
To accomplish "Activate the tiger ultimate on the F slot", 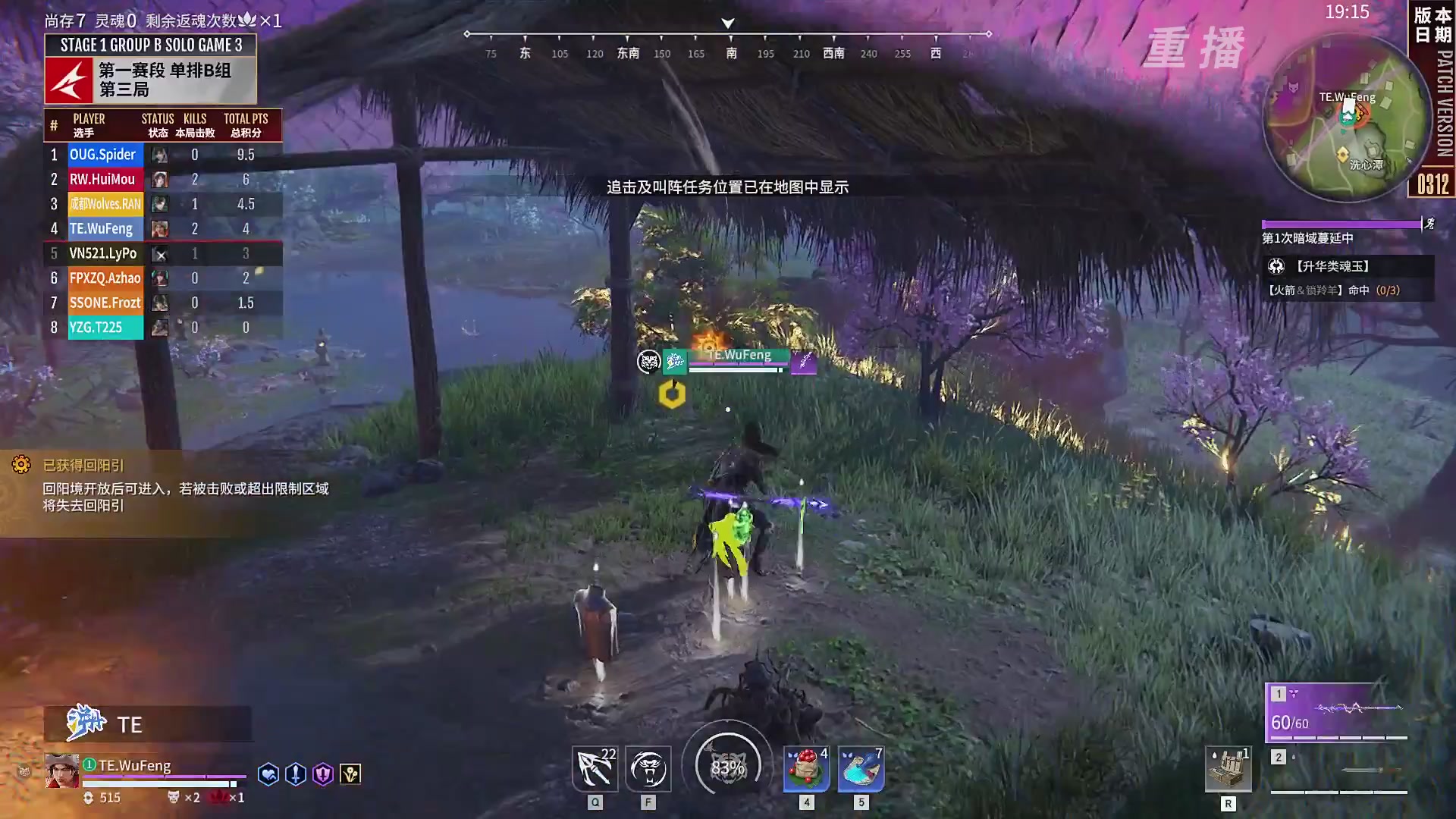I will [x=648, y=768].
